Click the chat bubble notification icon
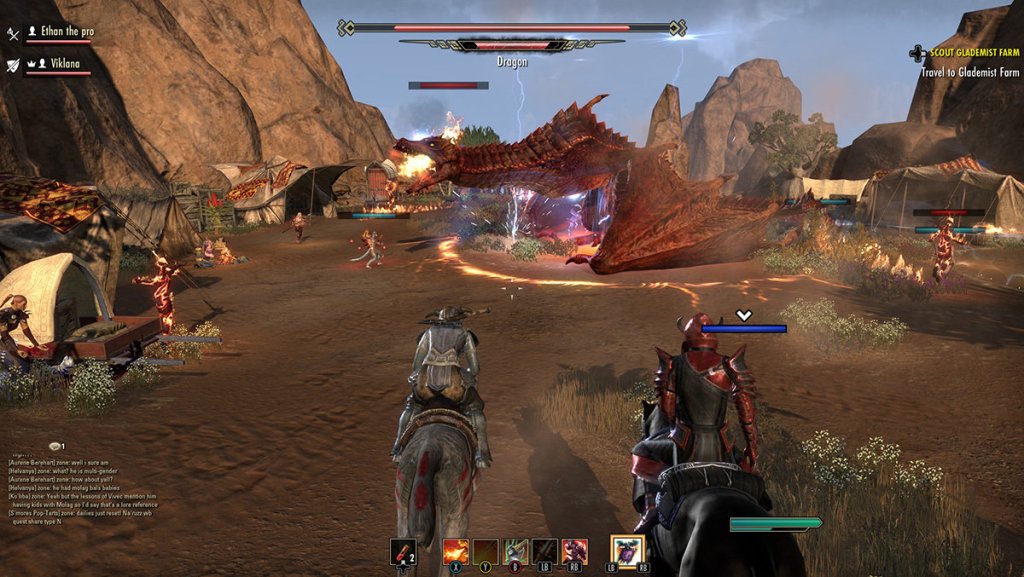This screenshot has width=1024, height=577. (x=54, y=446)
